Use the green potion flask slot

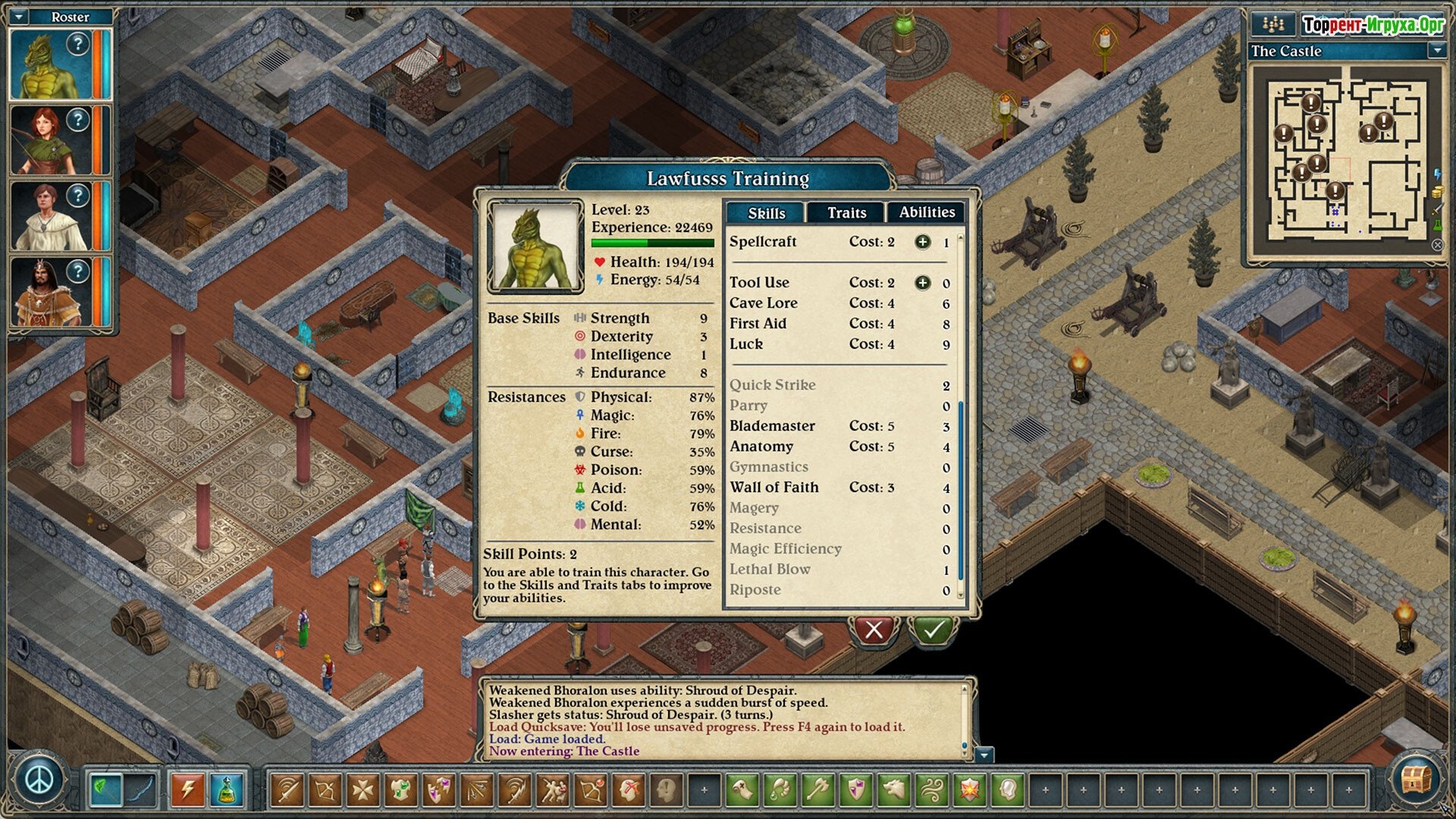227,790
